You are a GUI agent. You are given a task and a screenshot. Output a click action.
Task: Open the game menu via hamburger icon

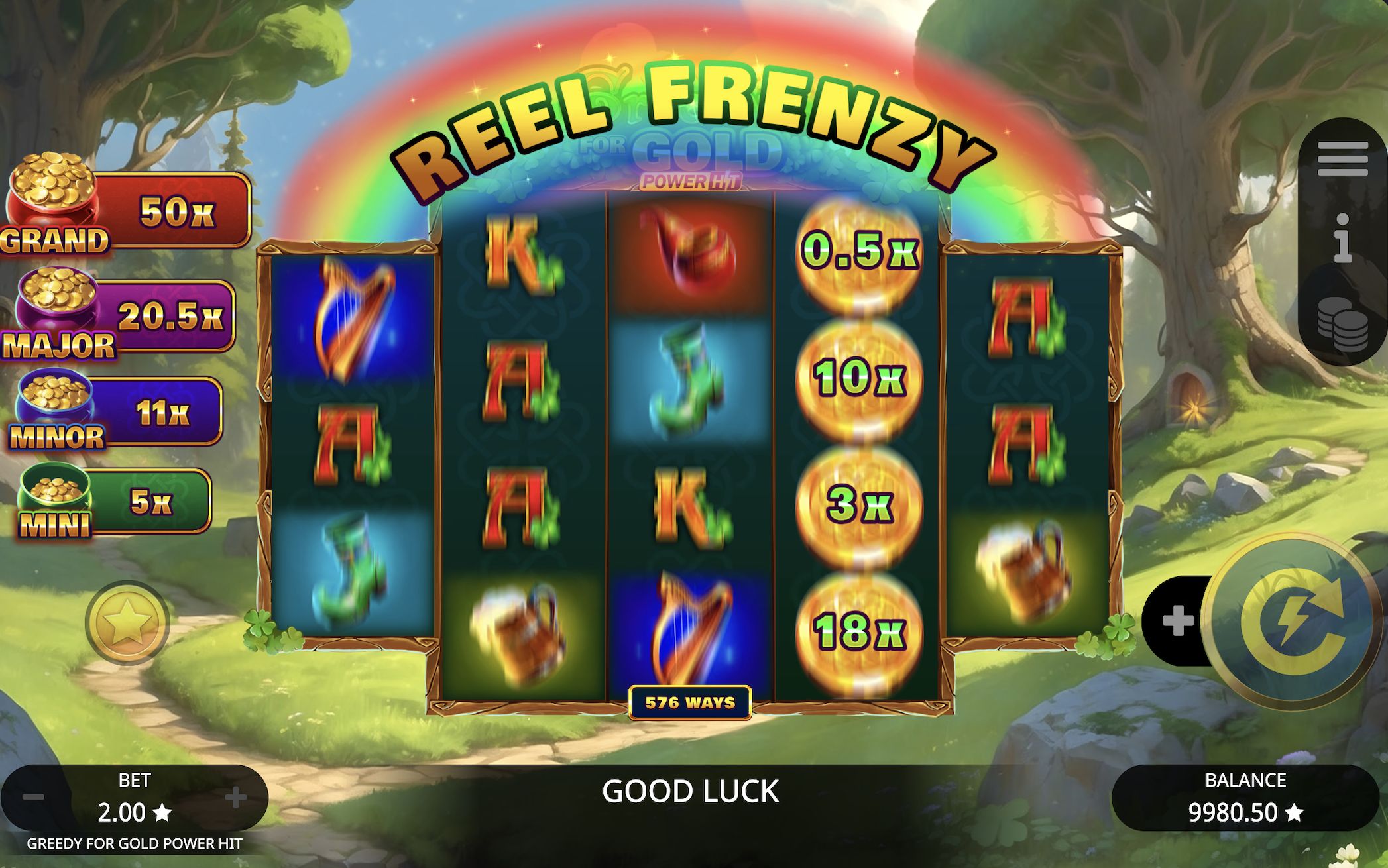pyautogui.click(x=1344, y=159)
